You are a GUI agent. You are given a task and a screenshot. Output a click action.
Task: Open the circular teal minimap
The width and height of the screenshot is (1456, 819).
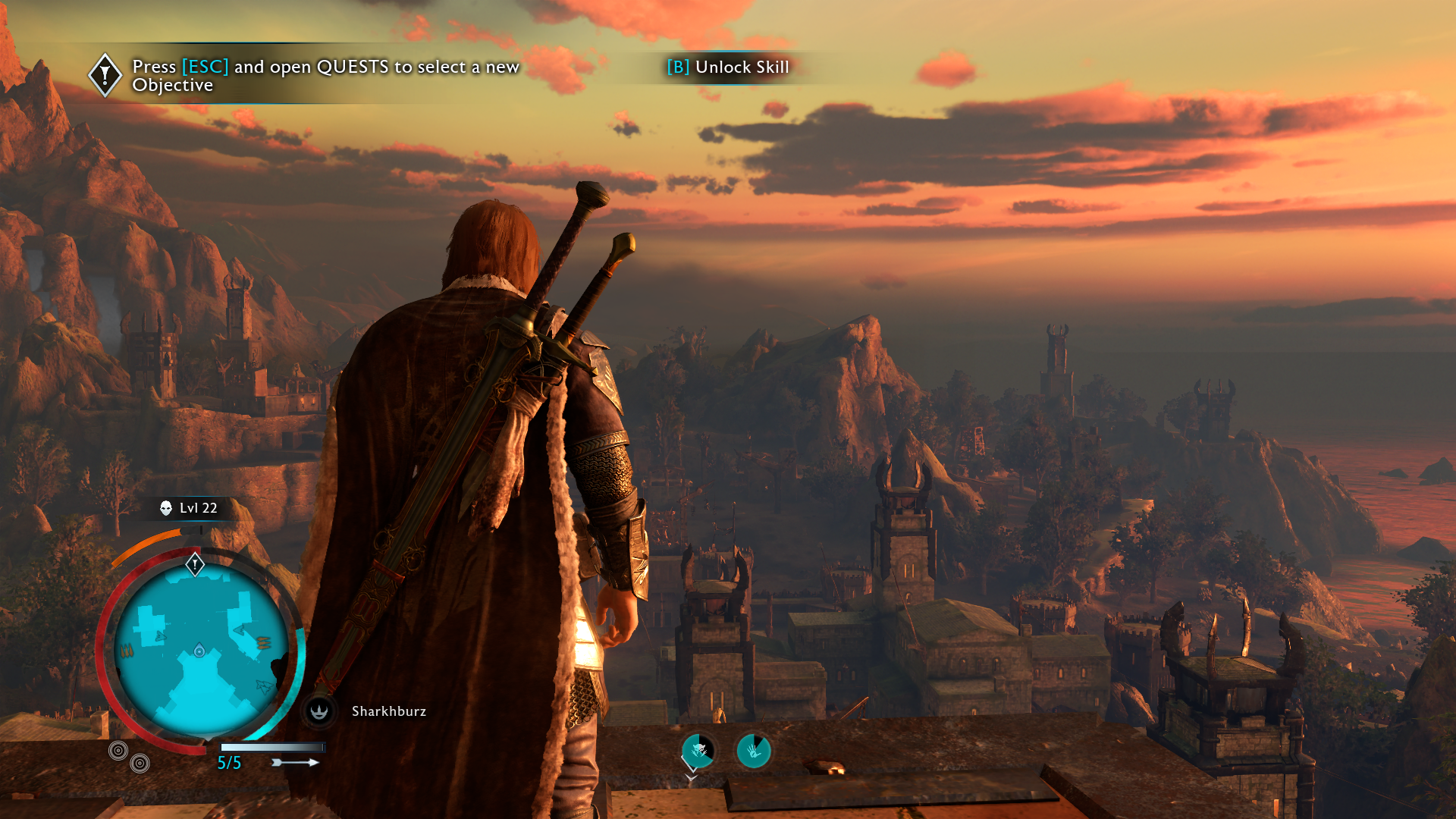click(201, 651)
